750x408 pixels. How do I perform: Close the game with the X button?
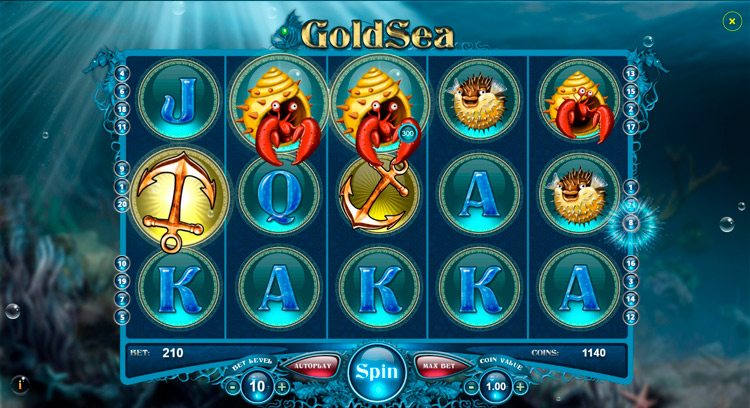(732, 21)
